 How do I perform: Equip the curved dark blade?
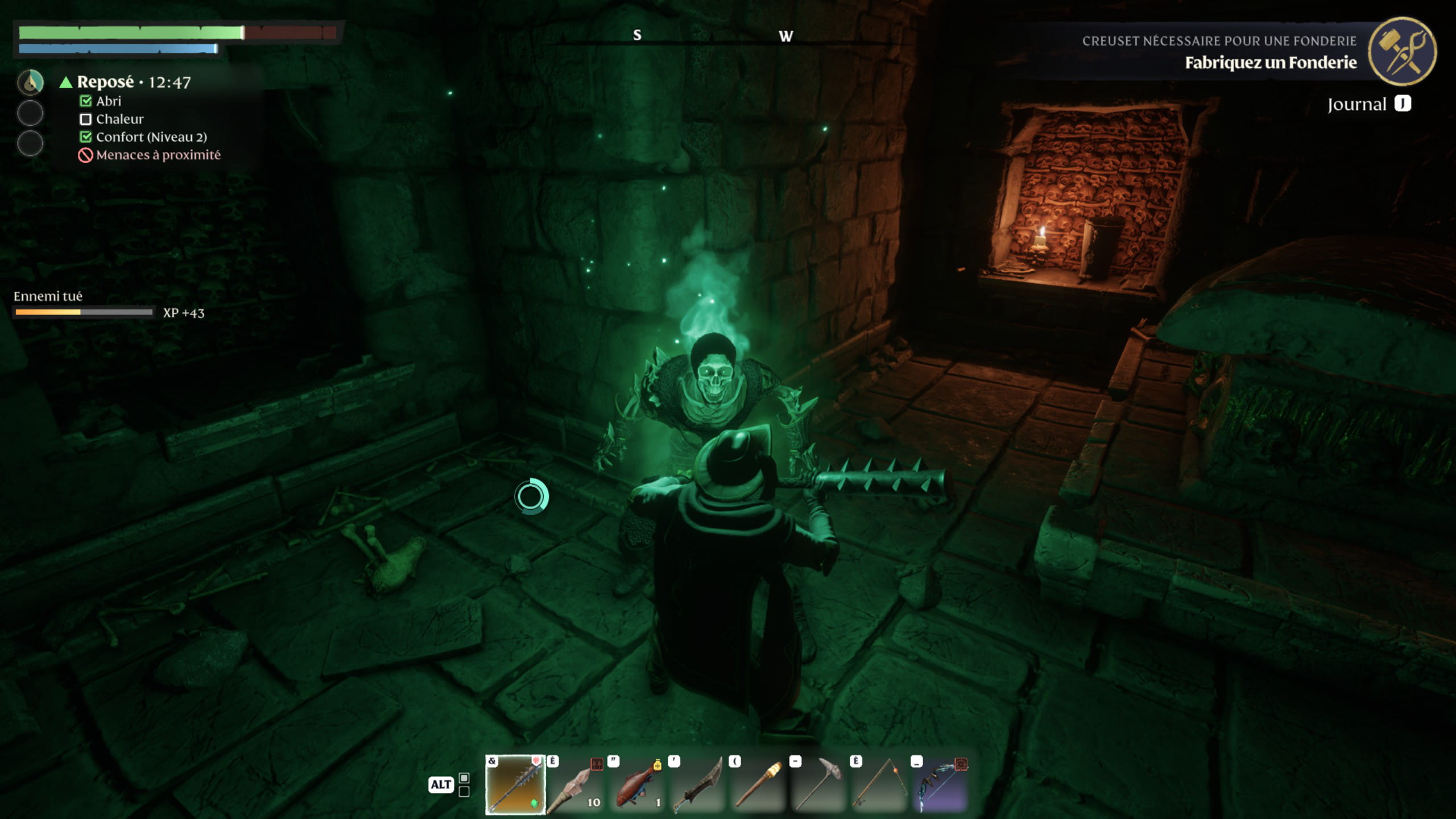697,785
